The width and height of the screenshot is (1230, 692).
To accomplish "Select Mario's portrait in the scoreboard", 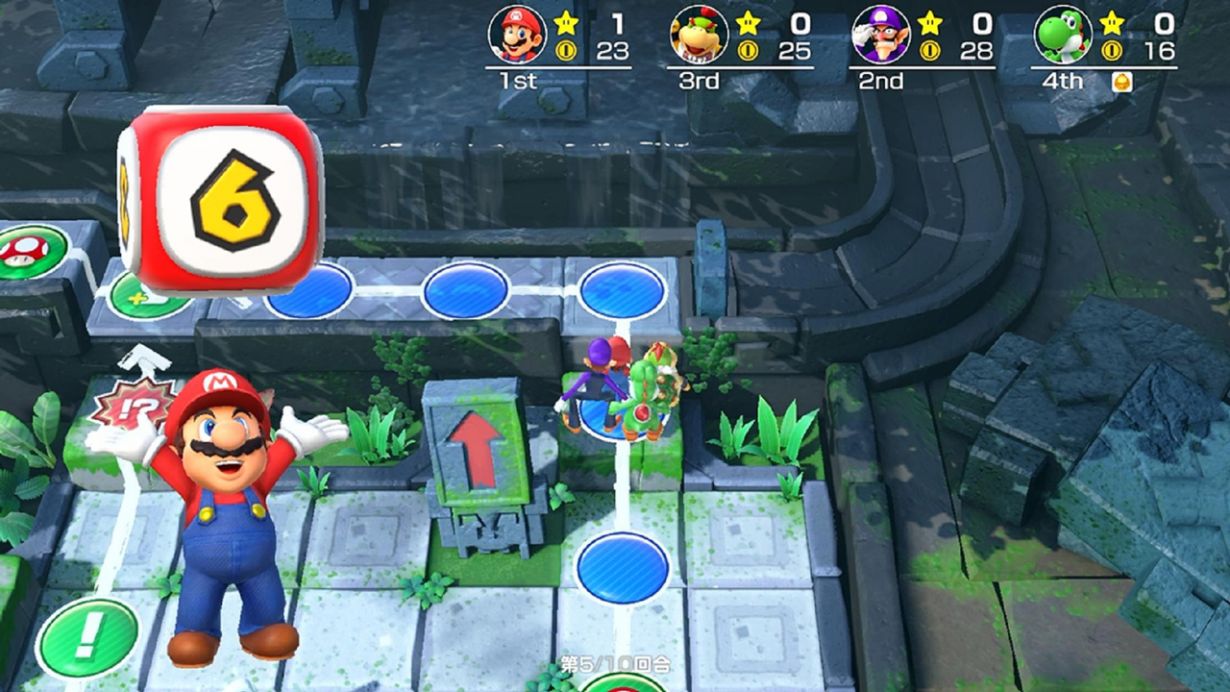I will coord(517,35).
